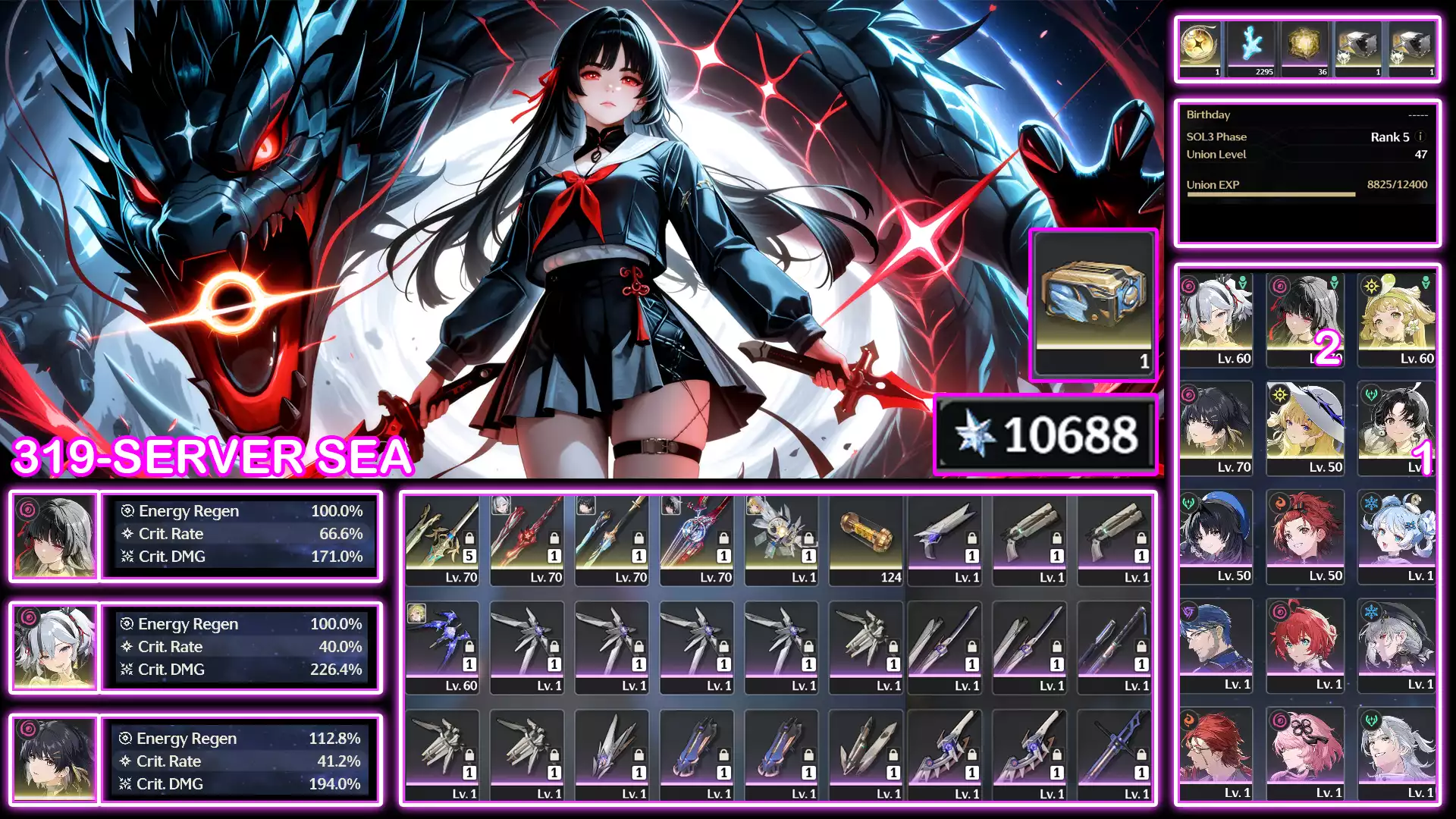Click the Glacio snowflake icon on the blue-haired character

[1370, 503]
